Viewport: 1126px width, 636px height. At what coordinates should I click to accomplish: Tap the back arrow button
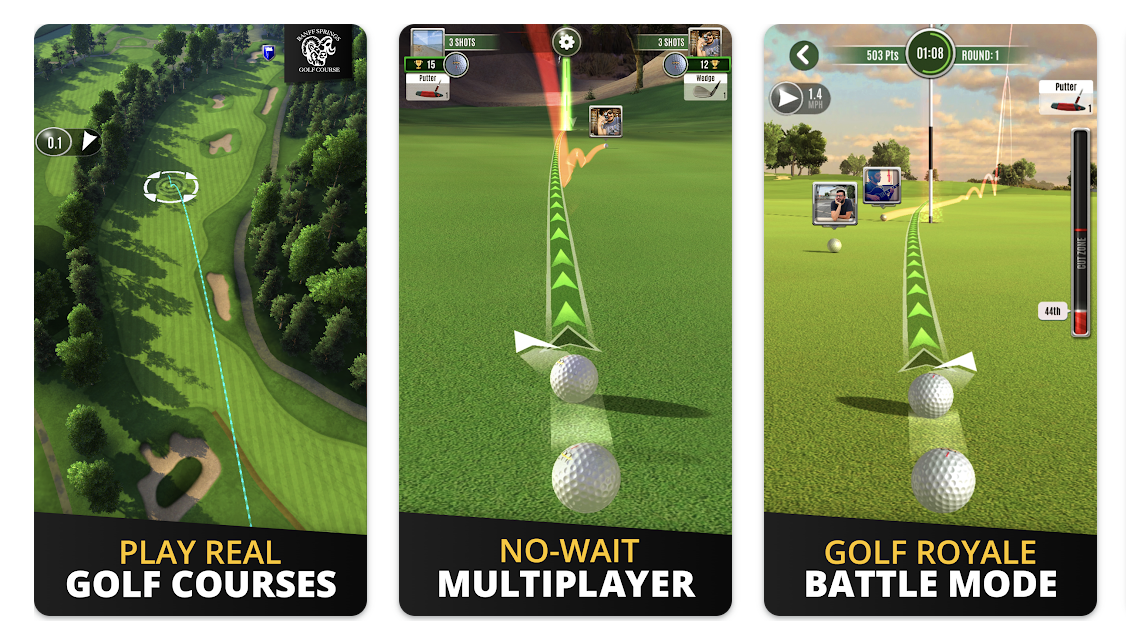click(x=804, y=55)
